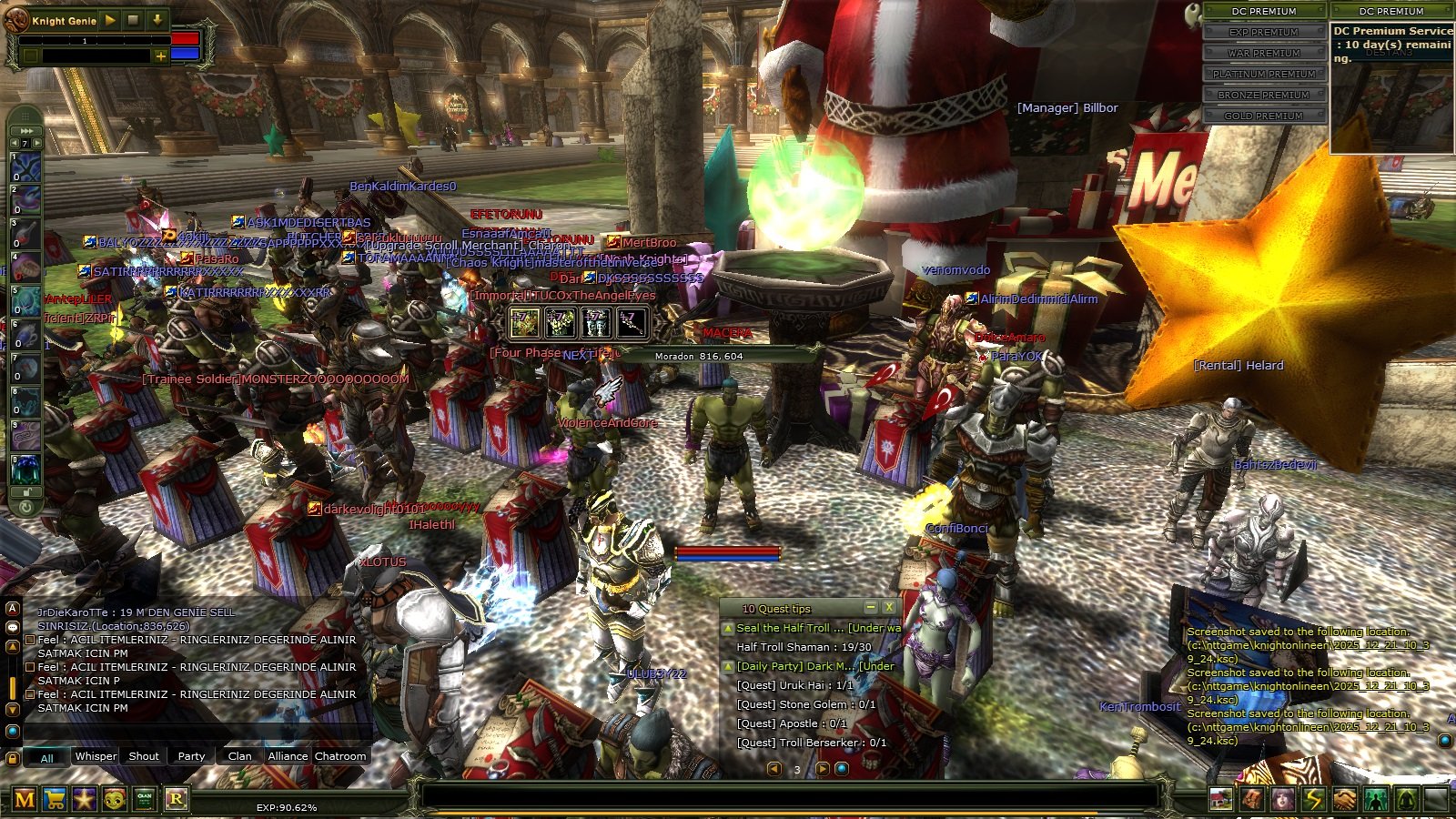1456x819 pixels.
Task: Select the GOLD PREMIUM entry
Action: [x=1264, y=116]
